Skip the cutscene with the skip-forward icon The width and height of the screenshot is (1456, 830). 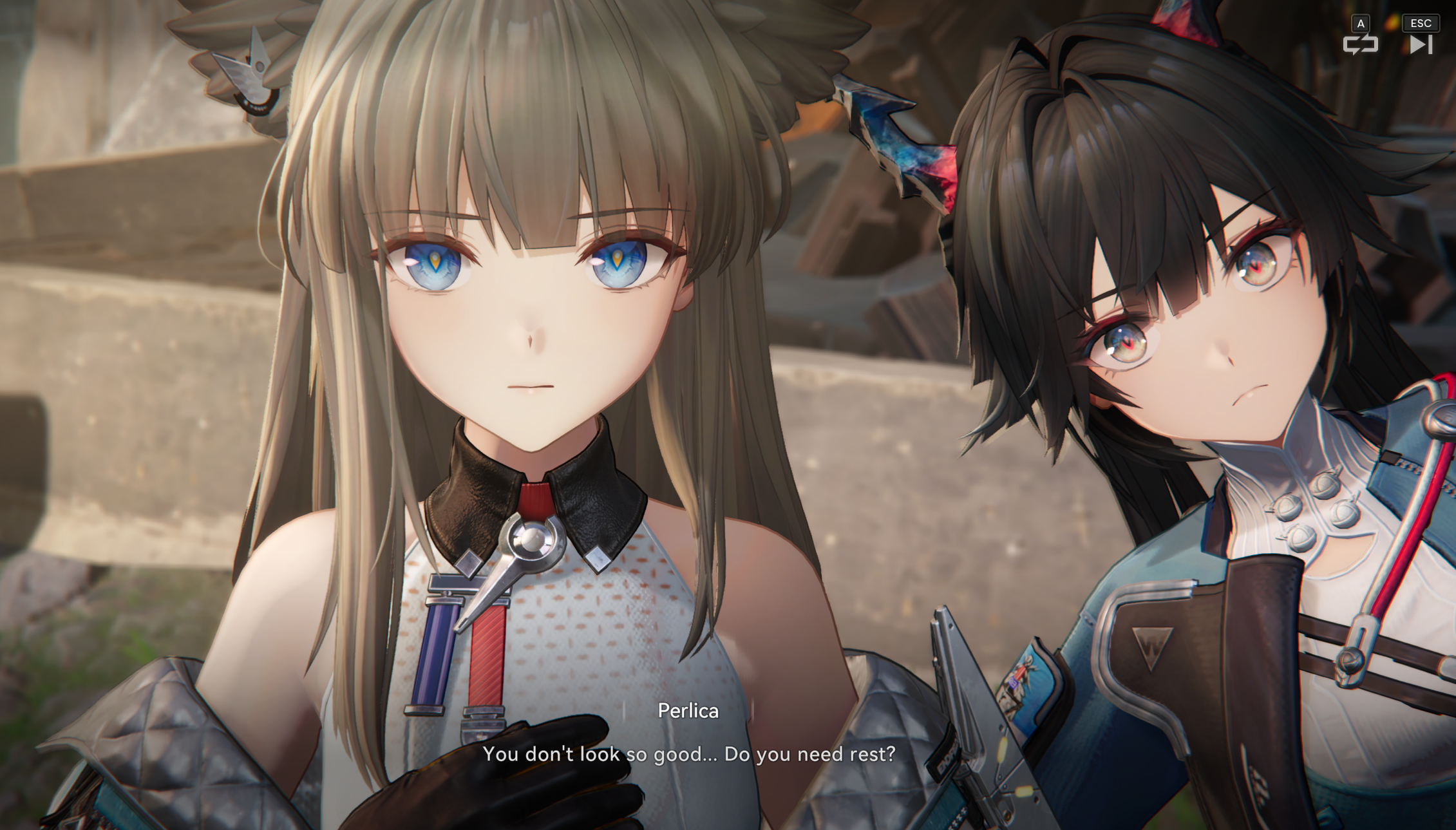click(x=1420, y=44)
